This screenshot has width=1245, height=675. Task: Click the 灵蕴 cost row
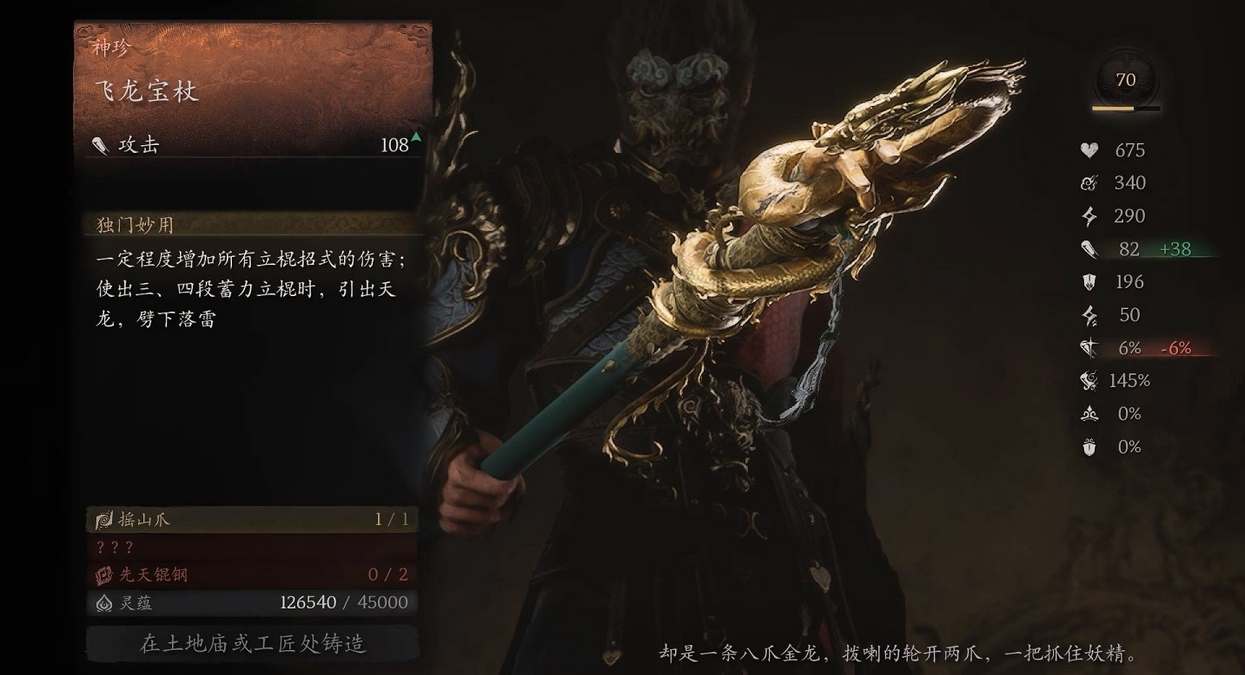click(x=252, y=602)
